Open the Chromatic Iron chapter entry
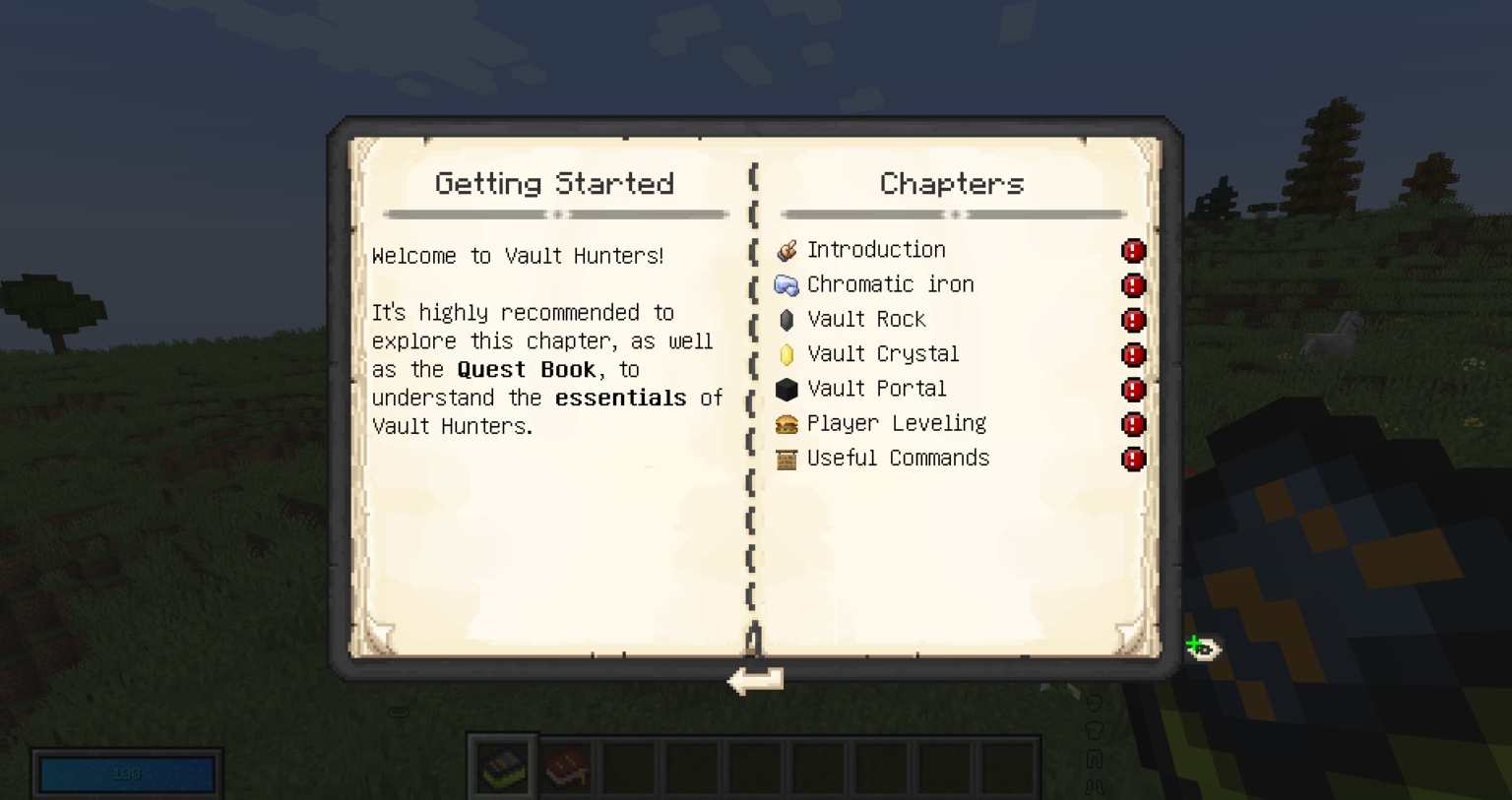1512x800 pixels. (x=889, y=284)
